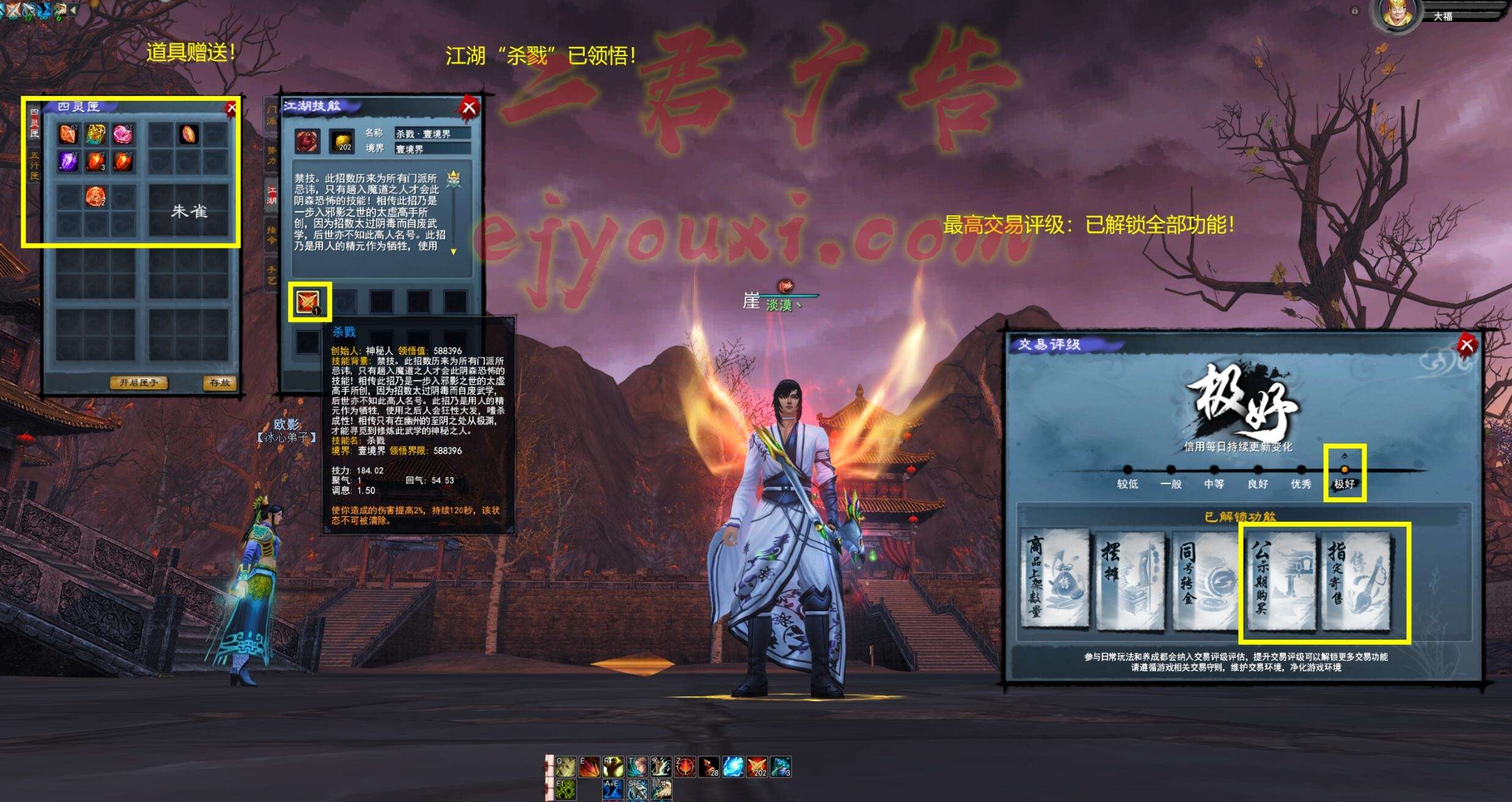The height and width of the screenshot is (802, 1512).
Task: Select the 杀戮 crossed-swords skill icon
Action: pos(308,302)
